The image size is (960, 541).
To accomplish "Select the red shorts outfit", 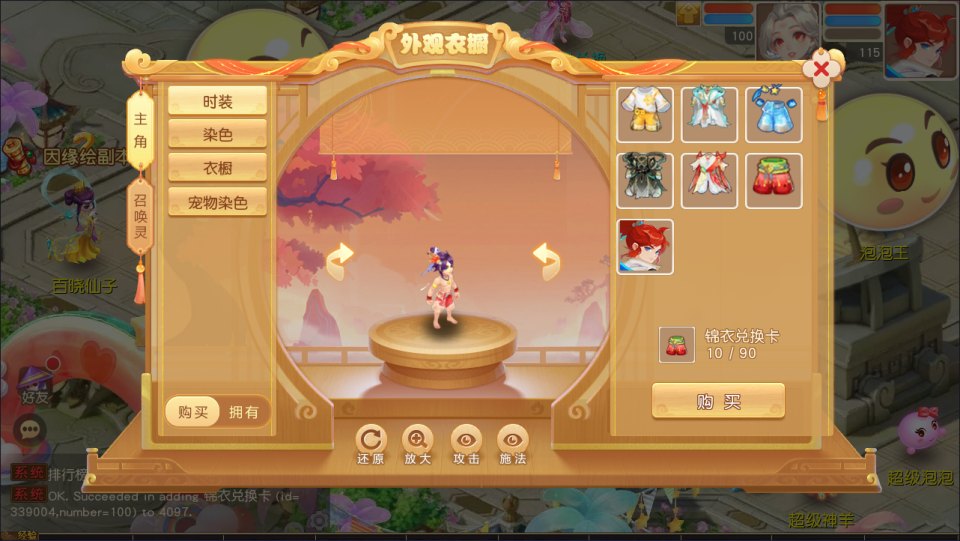I will (773, 181).
